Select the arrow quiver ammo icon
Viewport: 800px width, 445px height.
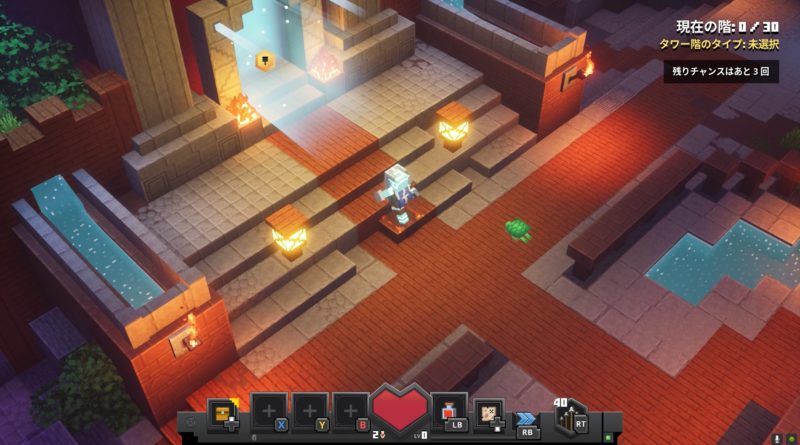[570, 416]
